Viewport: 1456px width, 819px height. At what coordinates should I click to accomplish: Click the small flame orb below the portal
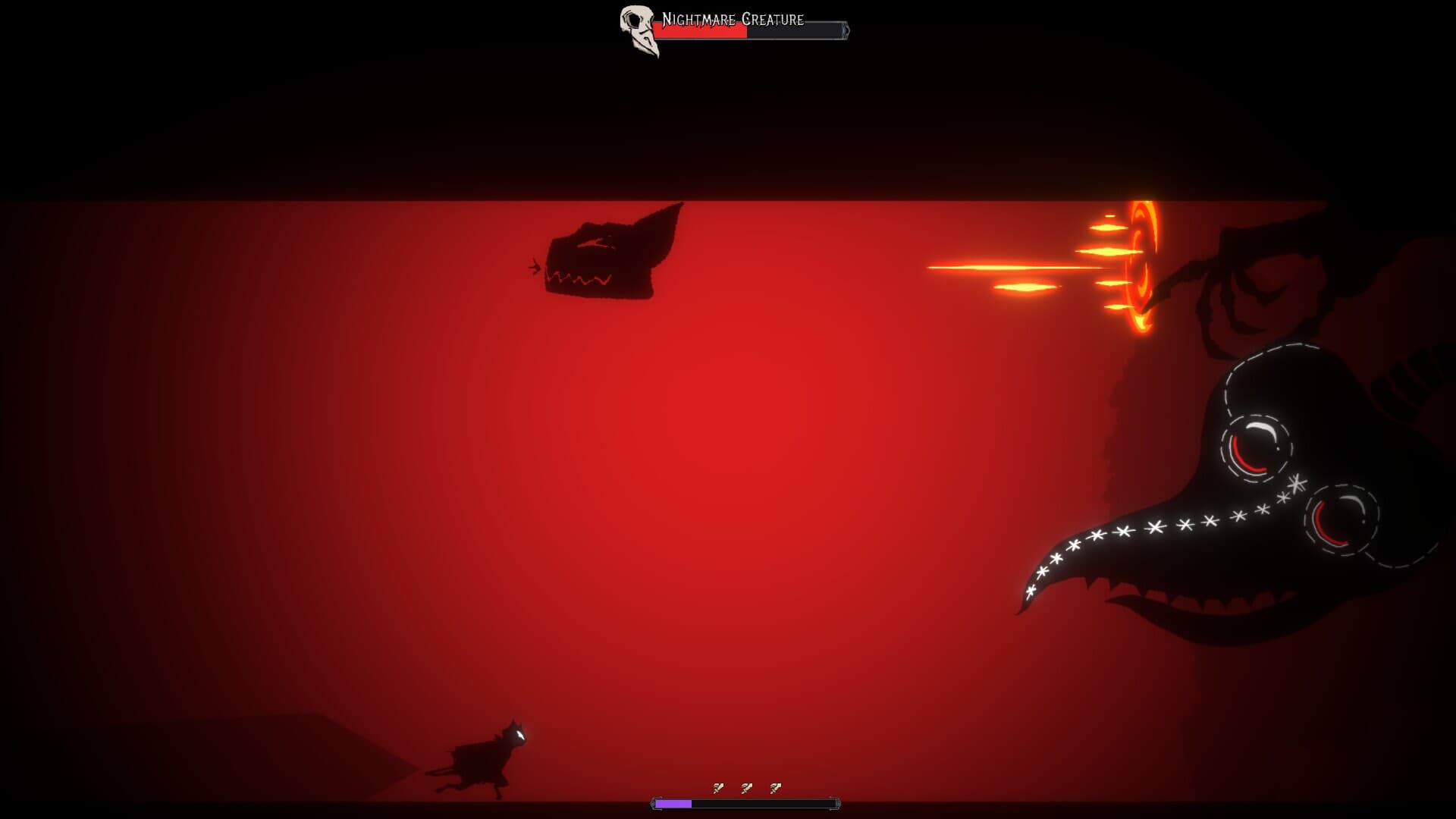(x=1028, y=288)
